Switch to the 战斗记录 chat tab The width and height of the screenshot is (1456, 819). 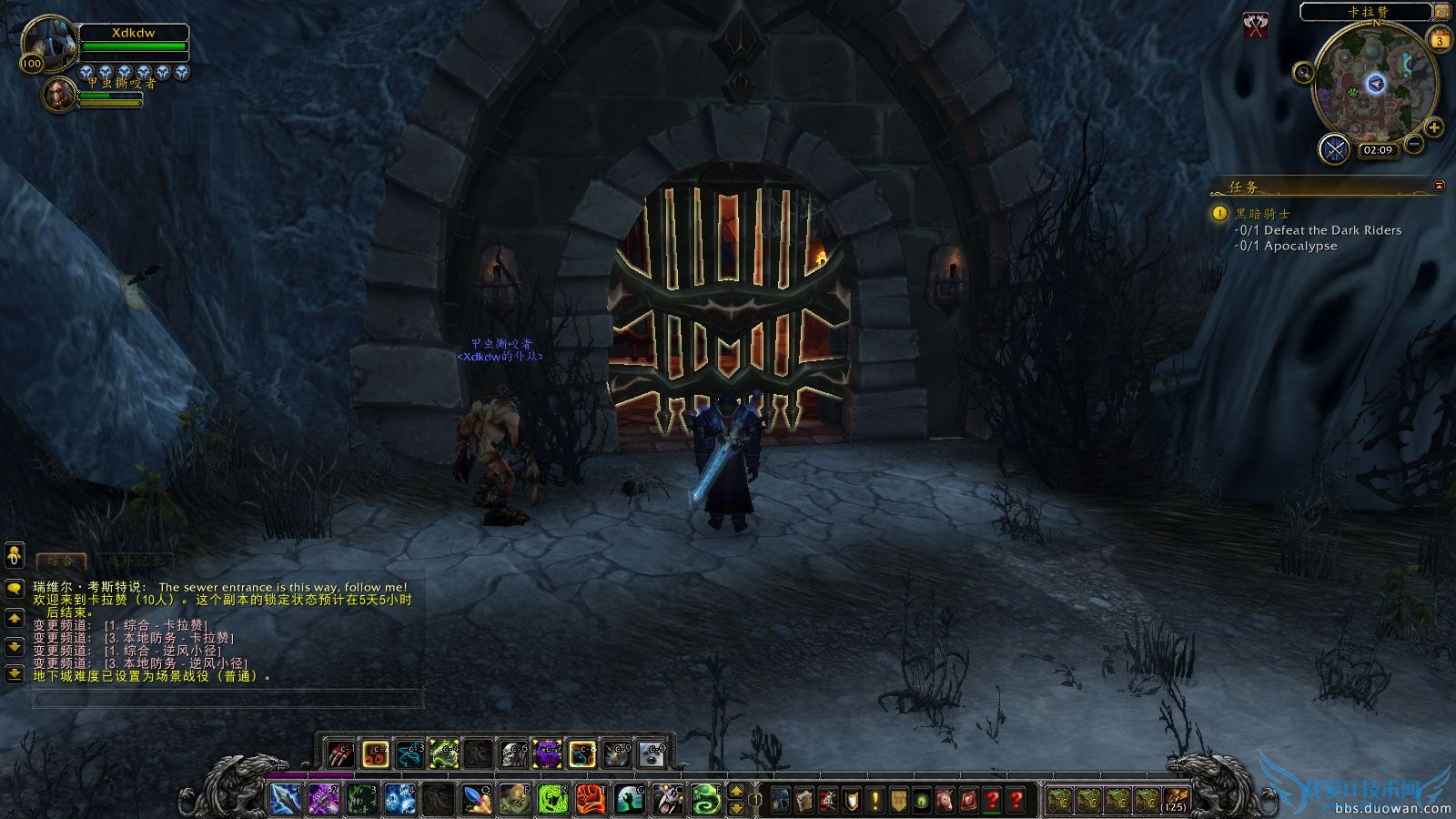(x=136, y=561)
